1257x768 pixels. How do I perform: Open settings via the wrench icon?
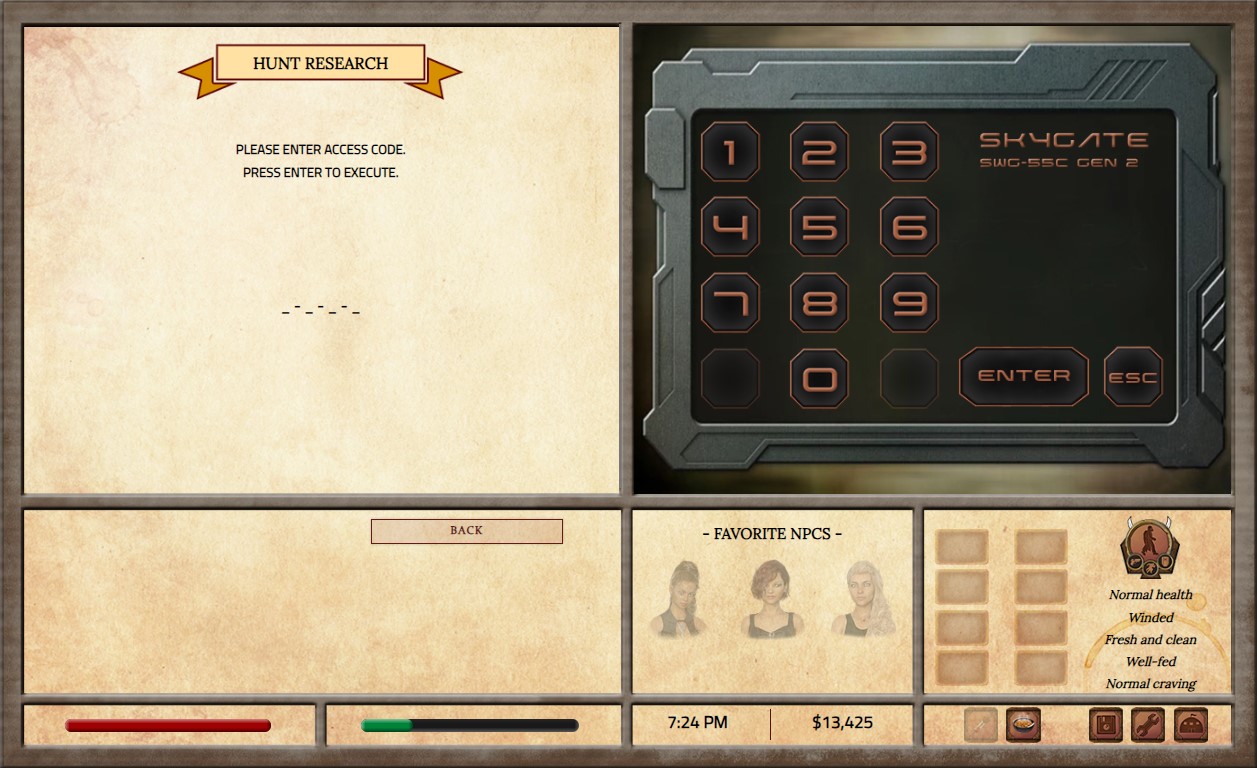coord(1148,724)
